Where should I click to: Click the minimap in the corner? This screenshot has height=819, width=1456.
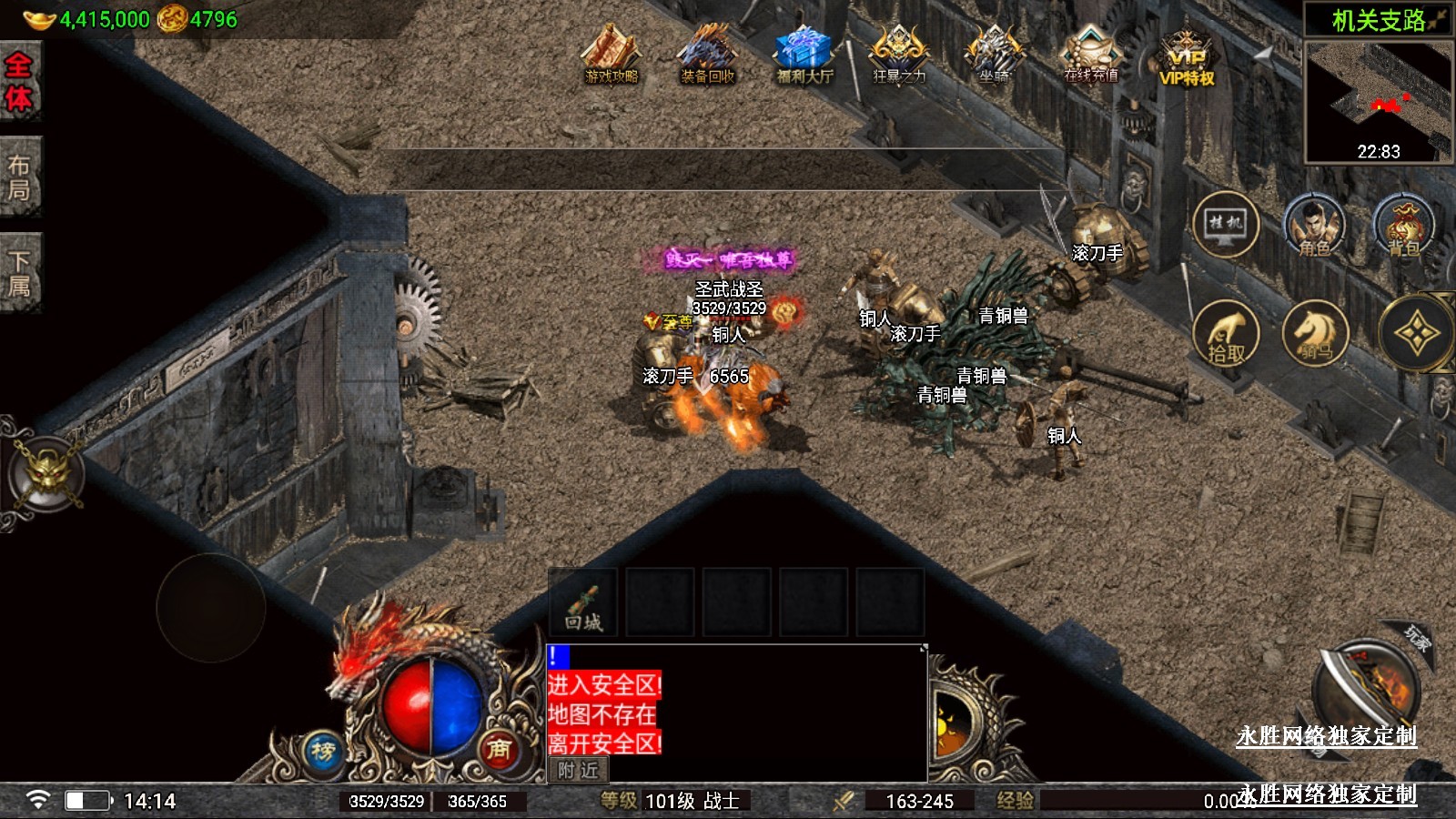[x=1378, y=102]
